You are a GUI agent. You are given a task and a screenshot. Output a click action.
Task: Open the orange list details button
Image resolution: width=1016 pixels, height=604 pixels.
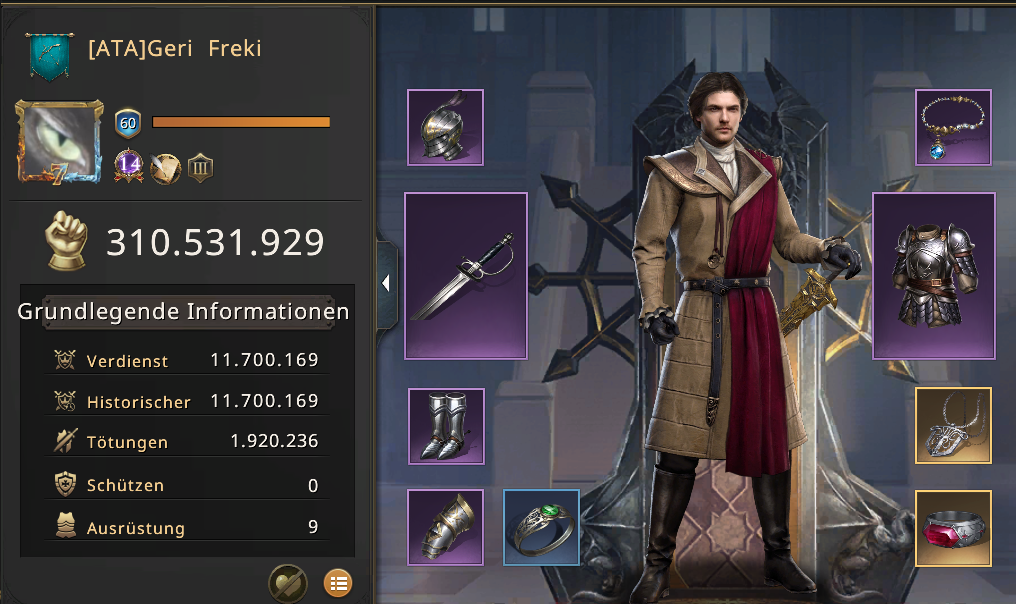338,583
